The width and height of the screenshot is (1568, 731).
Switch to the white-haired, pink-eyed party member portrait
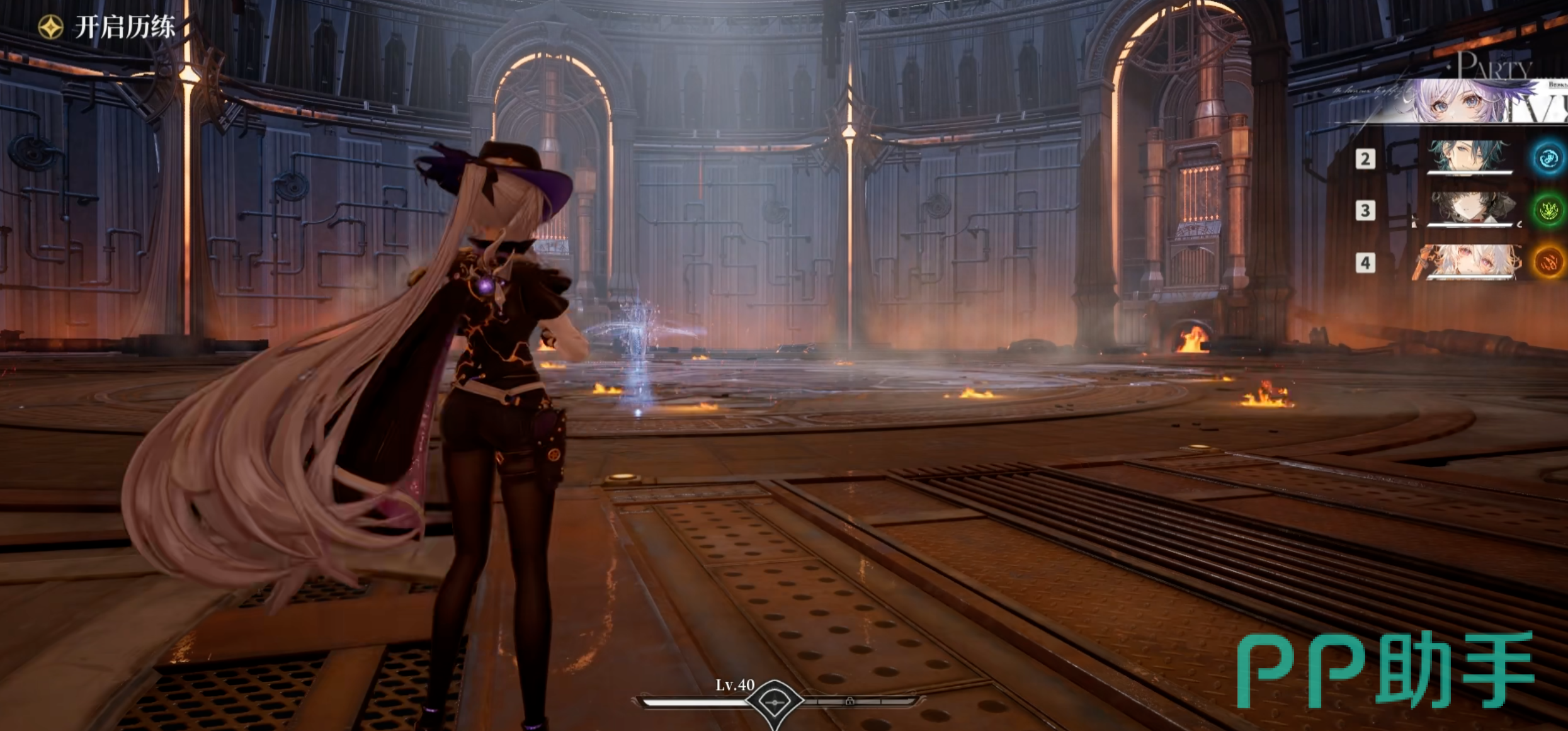point(1471,261)
